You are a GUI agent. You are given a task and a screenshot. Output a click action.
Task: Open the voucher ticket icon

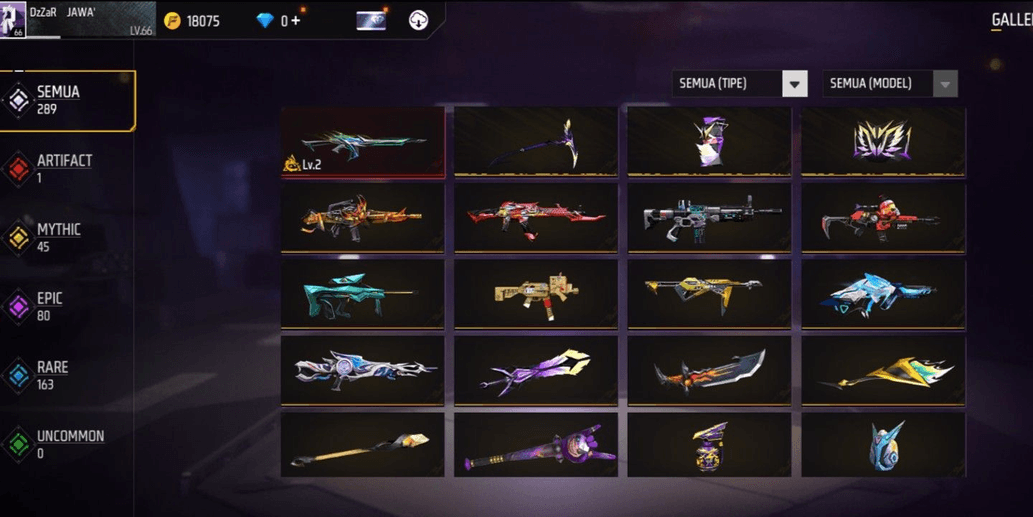point(371,20)
